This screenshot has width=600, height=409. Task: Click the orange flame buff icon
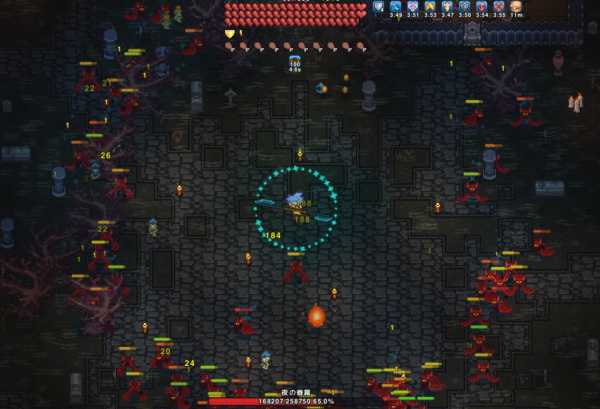click(x=430, y=6)
